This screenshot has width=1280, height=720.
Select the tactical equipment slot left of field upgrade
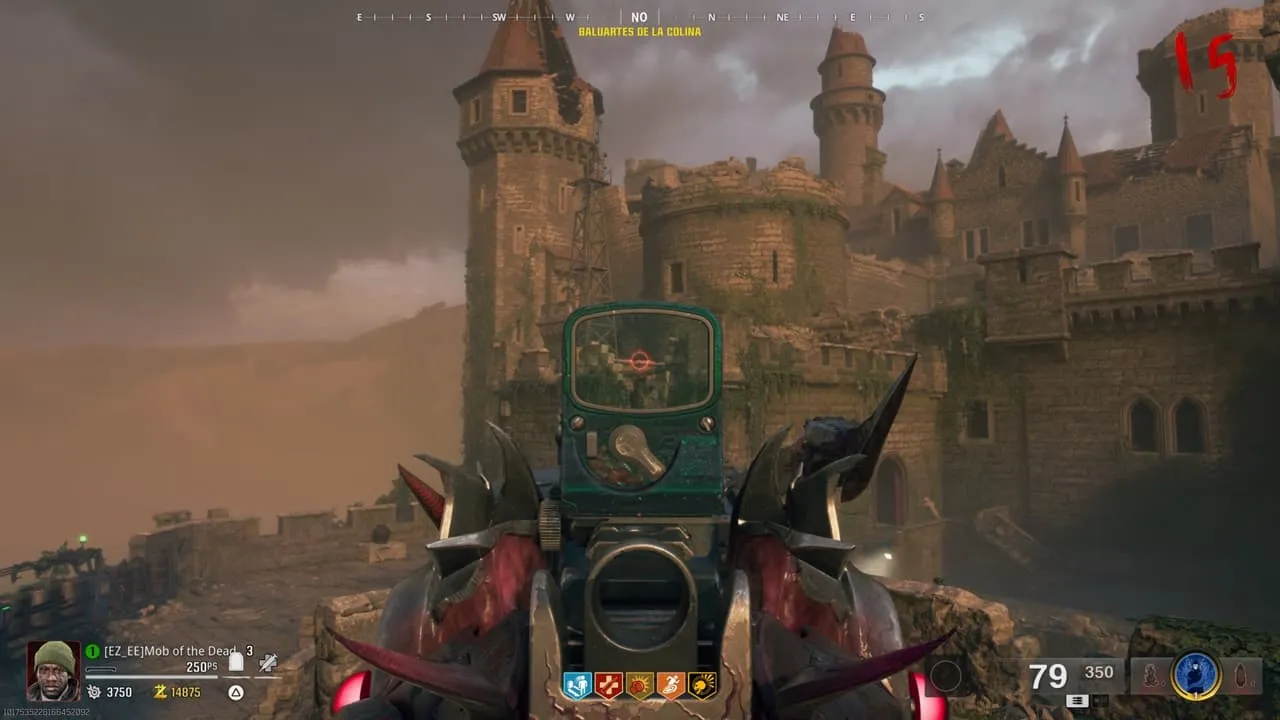click(x=1152, y=676)
